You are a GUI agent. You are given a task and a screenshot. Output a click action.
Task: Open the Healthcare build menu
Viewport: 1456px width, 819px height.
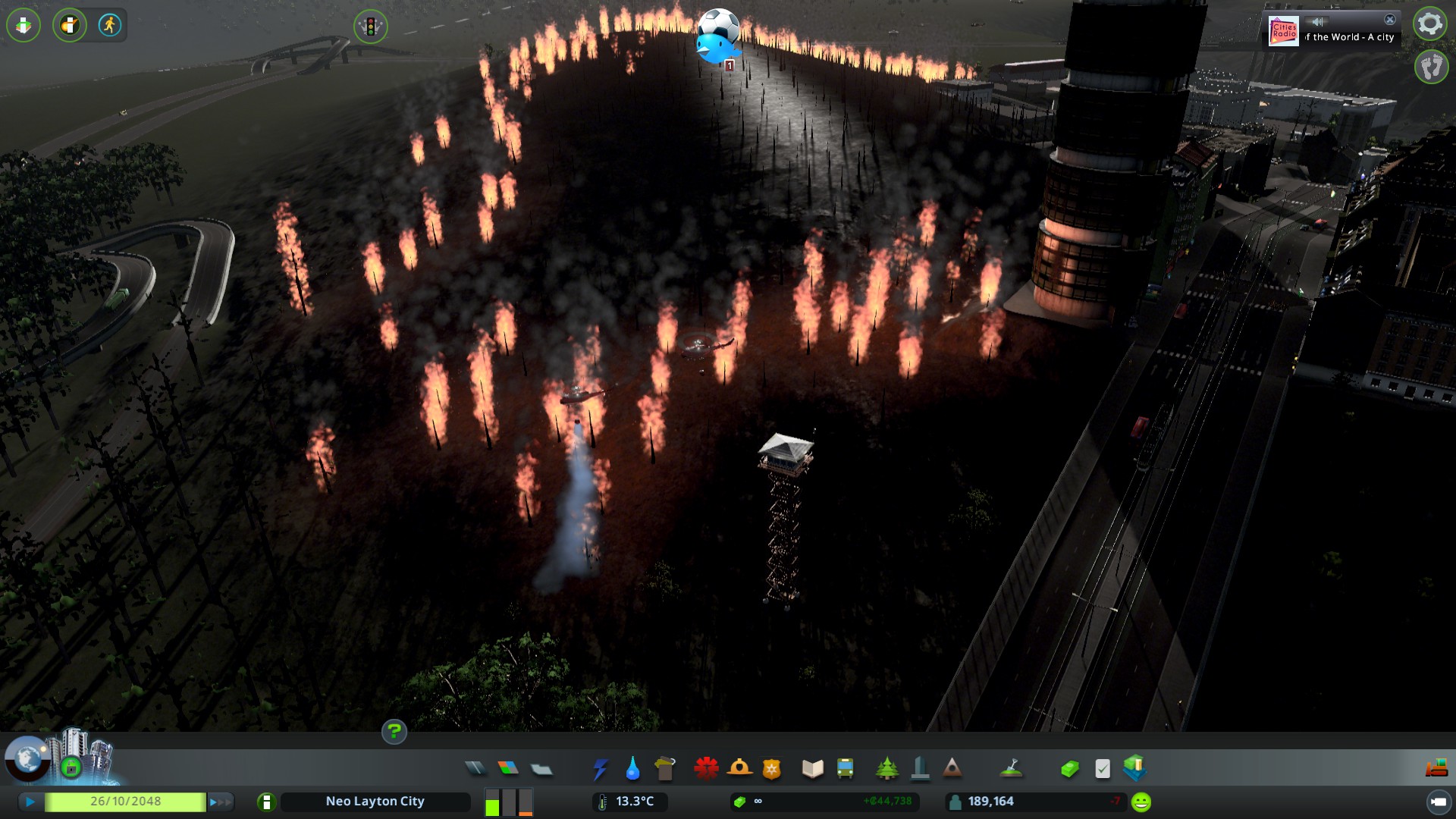click(706, 768)
